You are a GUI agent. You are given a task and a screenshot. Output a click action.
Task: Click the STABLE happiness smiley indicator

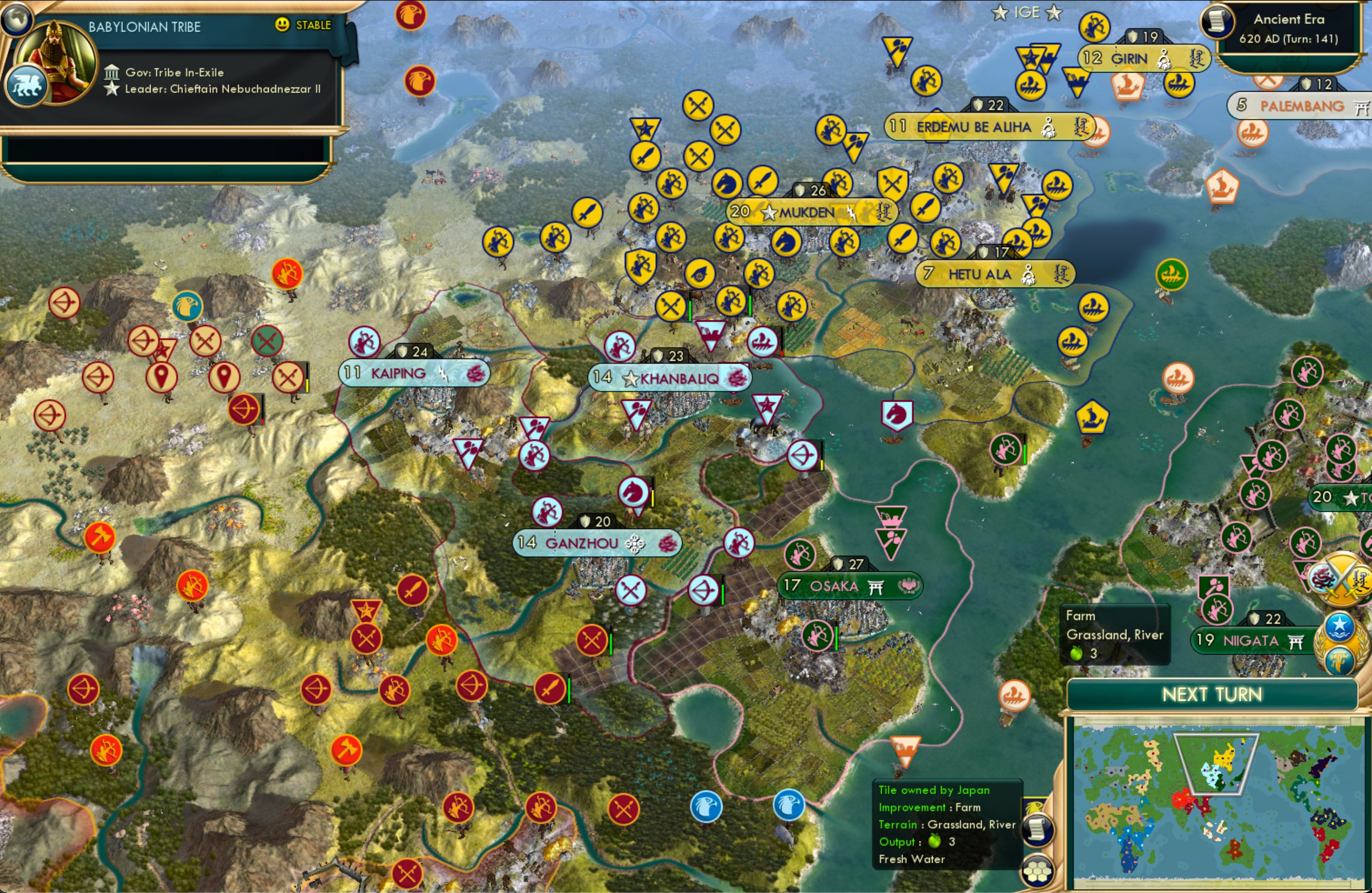pyautogui.click(x=282, y=25)
